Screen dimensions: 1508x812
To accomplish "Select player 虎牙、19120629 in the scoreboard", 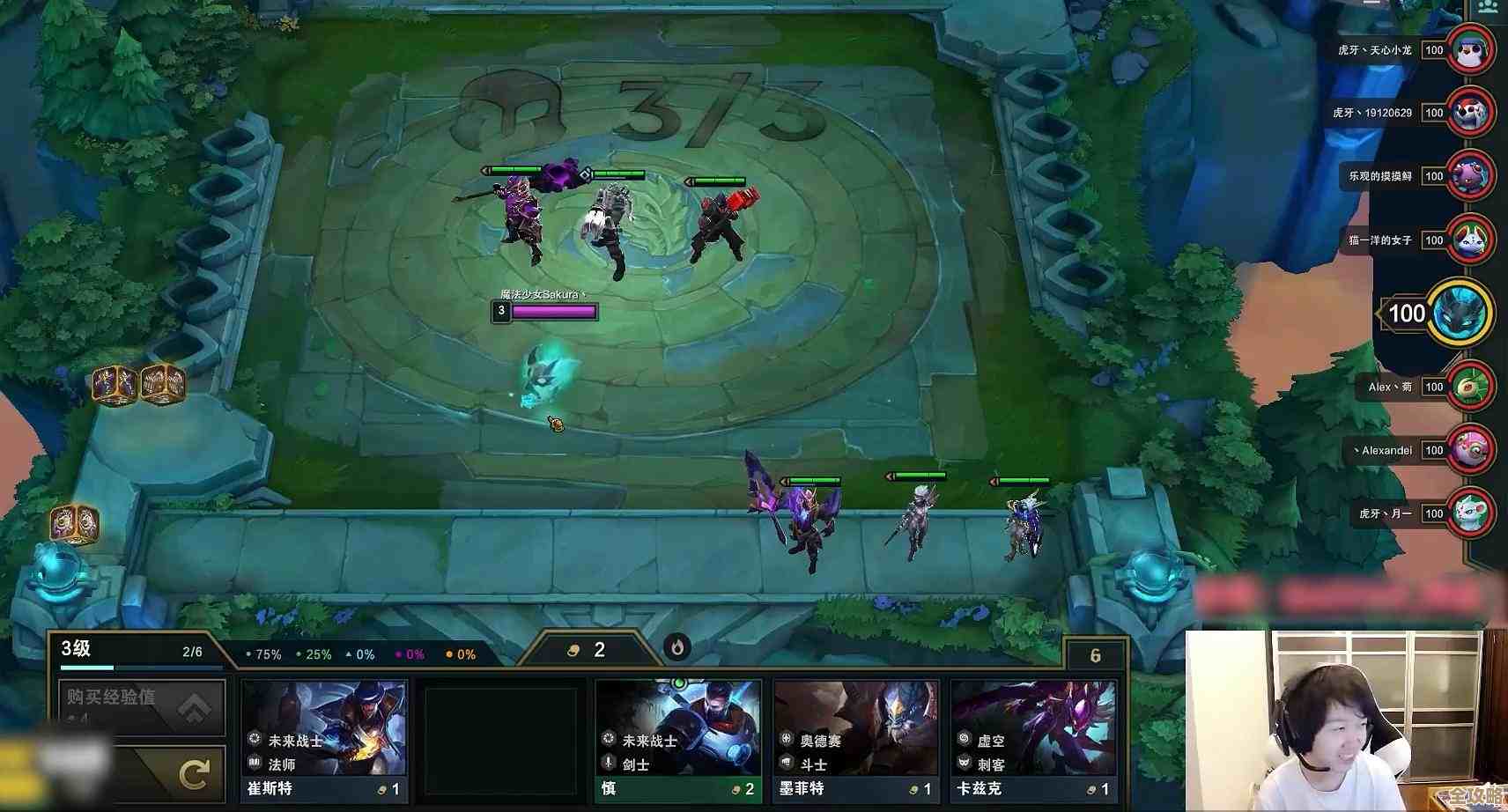I will point(1470,113).
